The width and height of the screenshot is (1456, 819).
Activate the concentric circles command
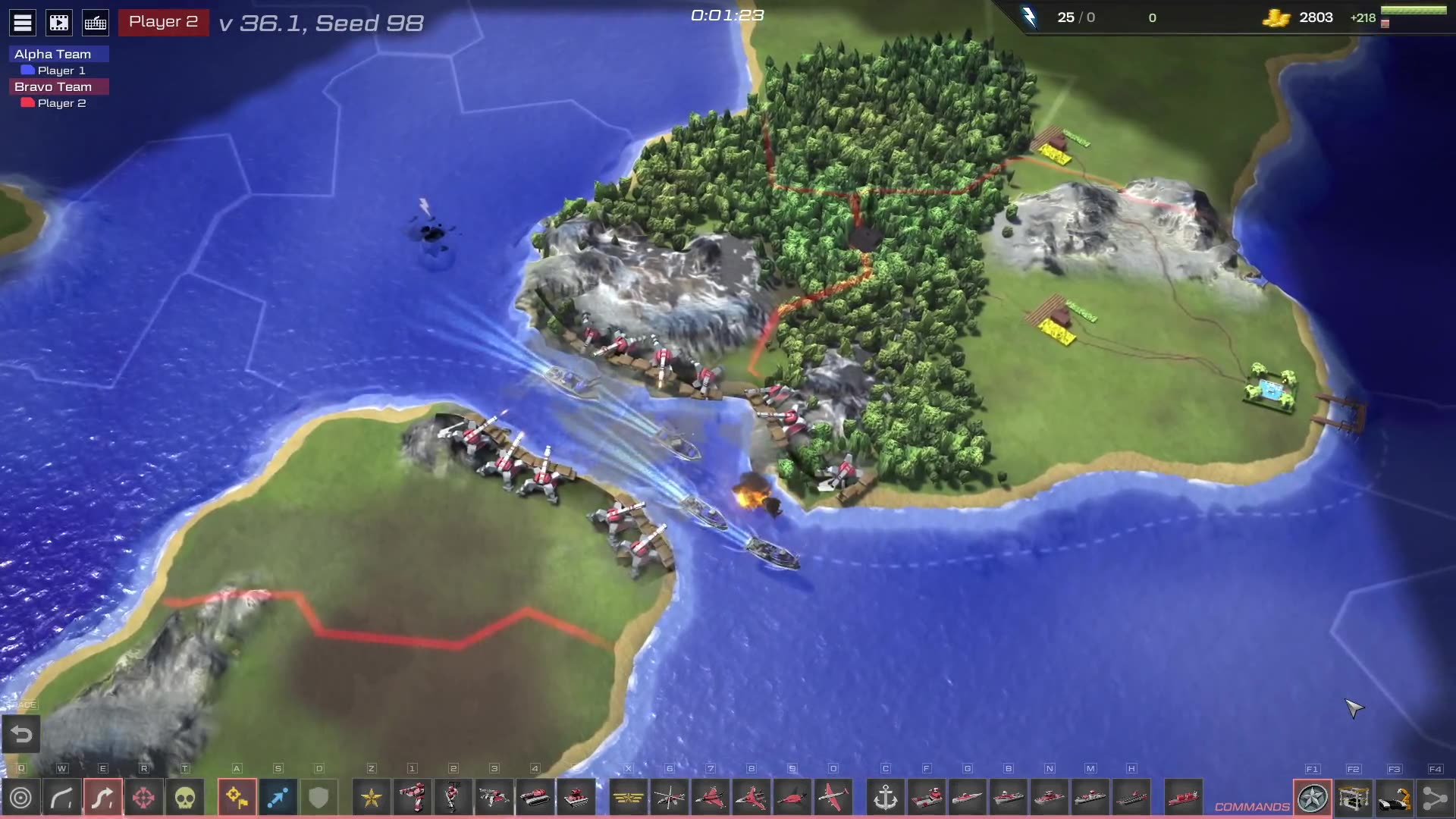pos(21,798)
